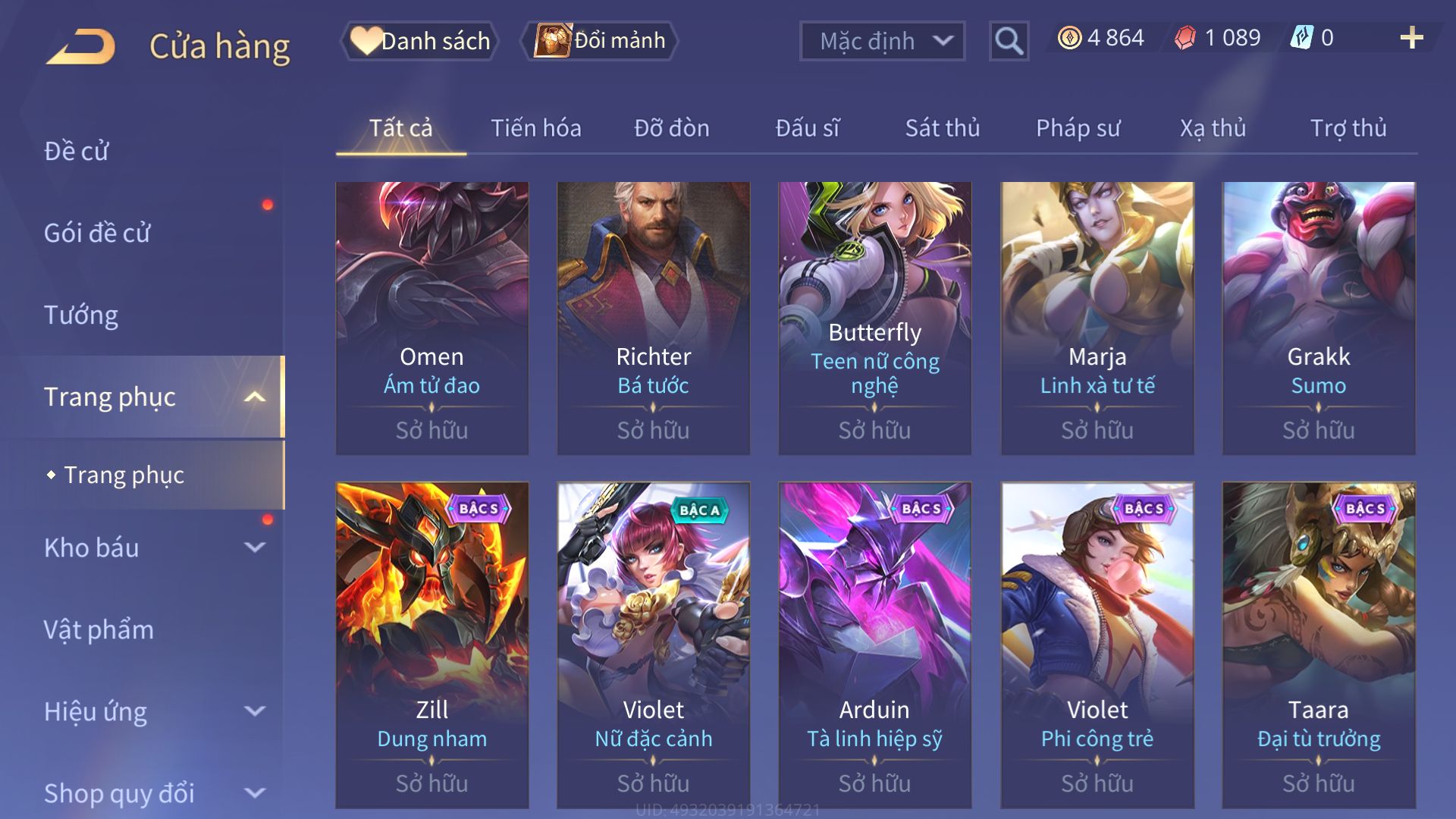Expand the Hiệu ứng menu
The image size is (1456, 819).
pos(152,711)
